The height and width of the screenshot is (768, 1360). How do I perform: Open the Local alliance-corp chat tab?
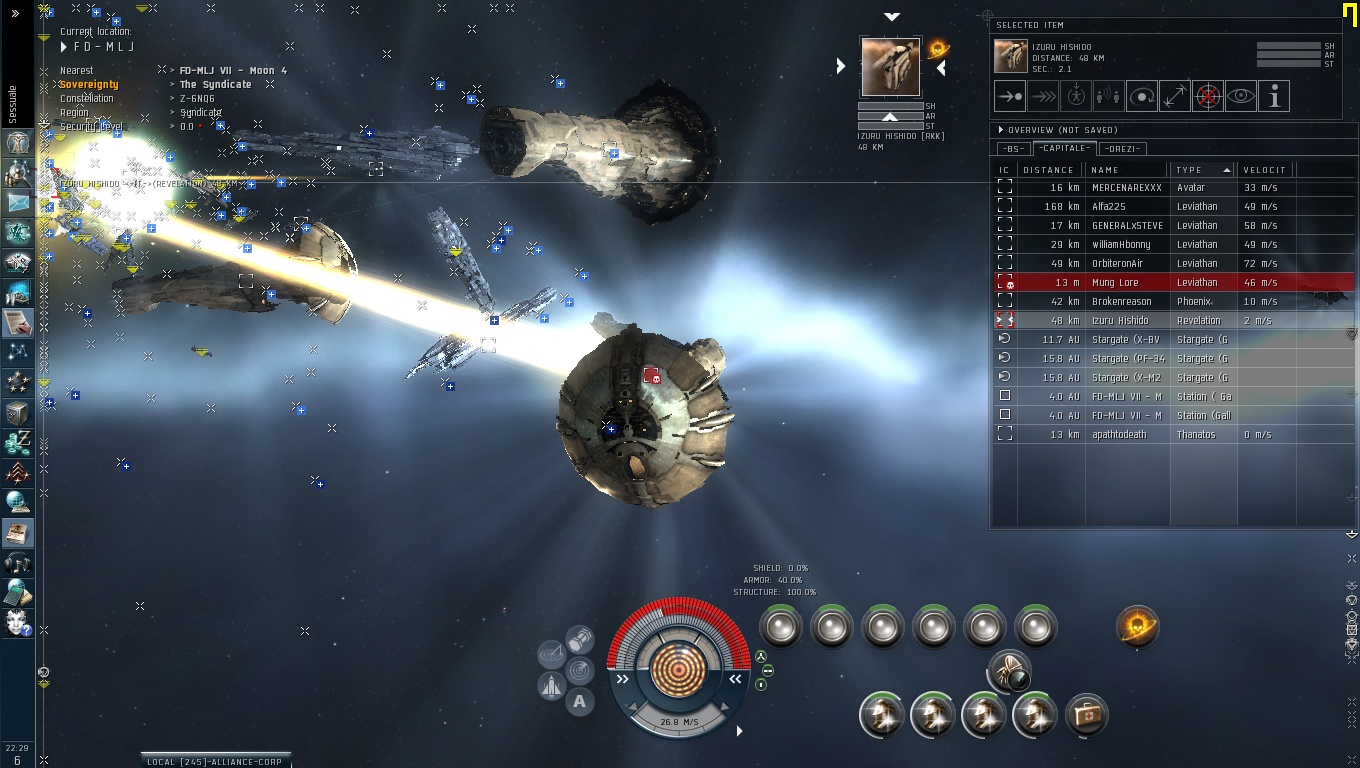tap(215, 761)
